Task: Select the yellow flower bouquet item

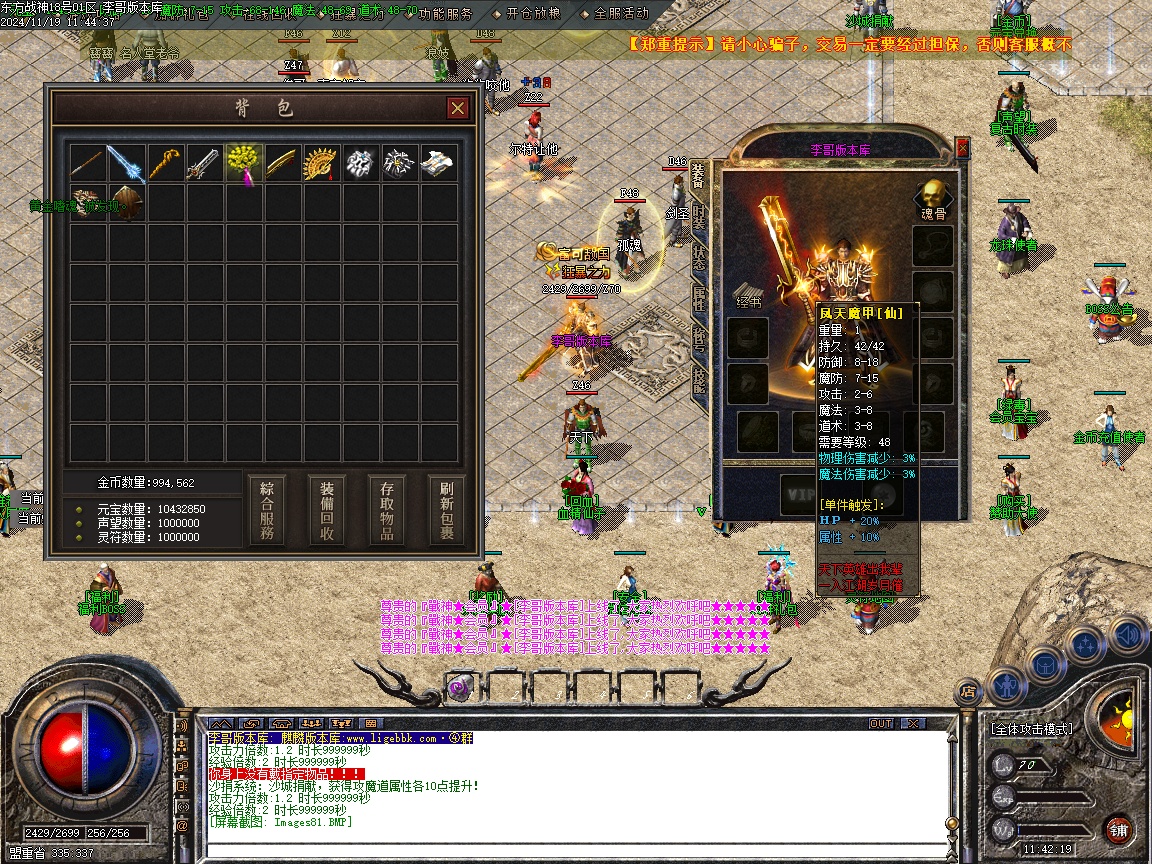Action: 244,163
